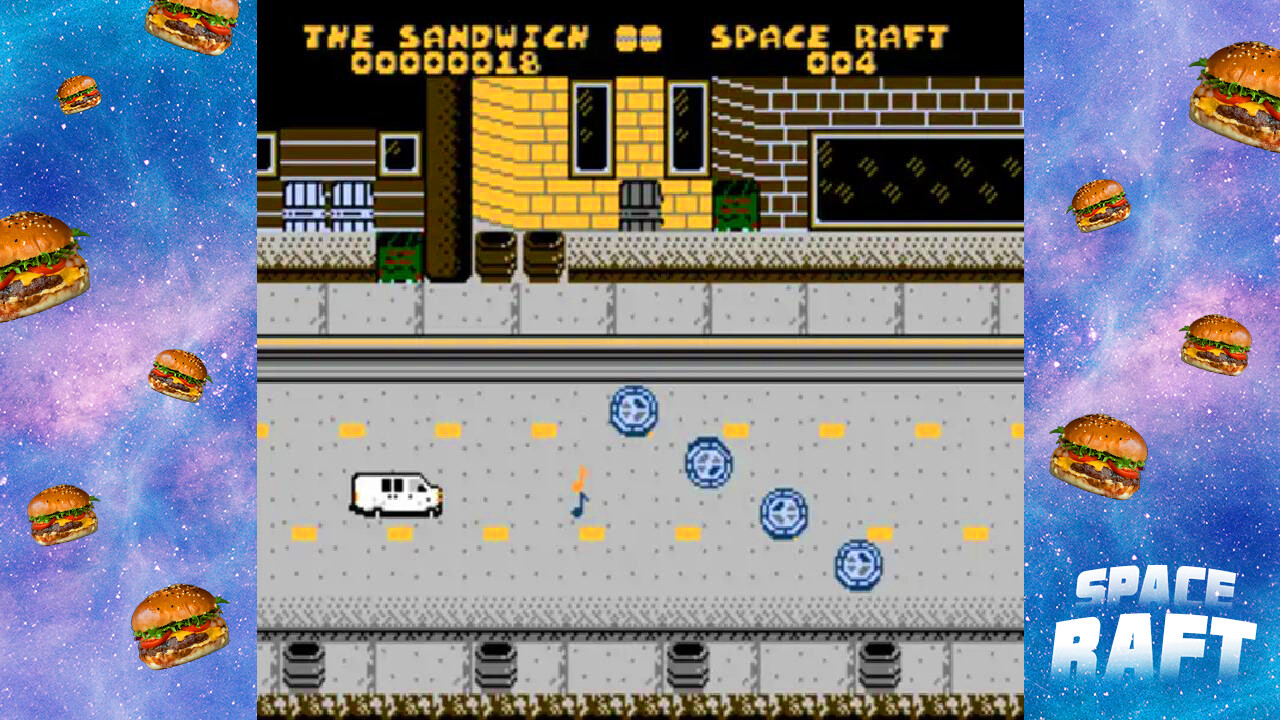Viewport: 1280px width, 720px height.
Task: Click the lowest rolling wheel enemy
Action: point(858,562)
